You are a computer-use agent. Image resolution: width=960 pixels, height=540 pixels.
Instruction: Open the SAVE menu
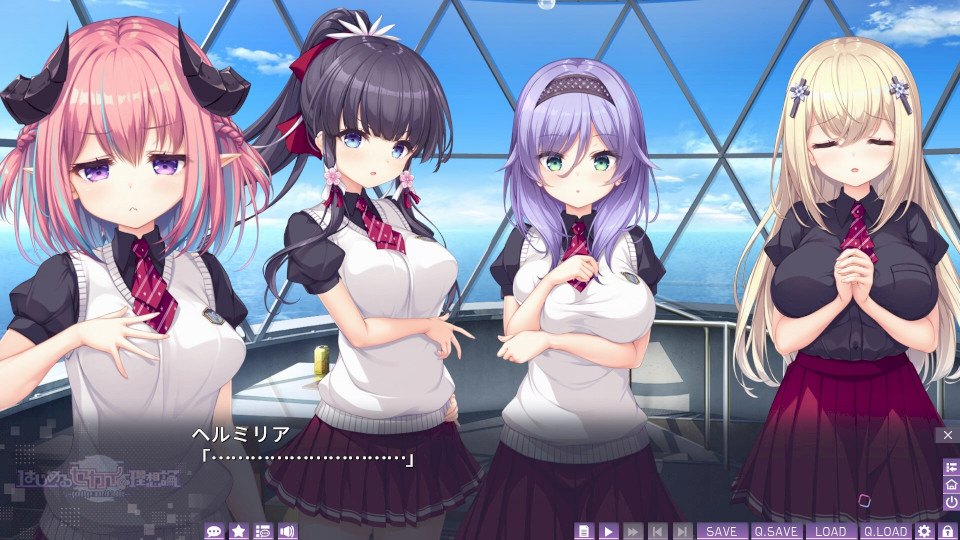point(721,531)
